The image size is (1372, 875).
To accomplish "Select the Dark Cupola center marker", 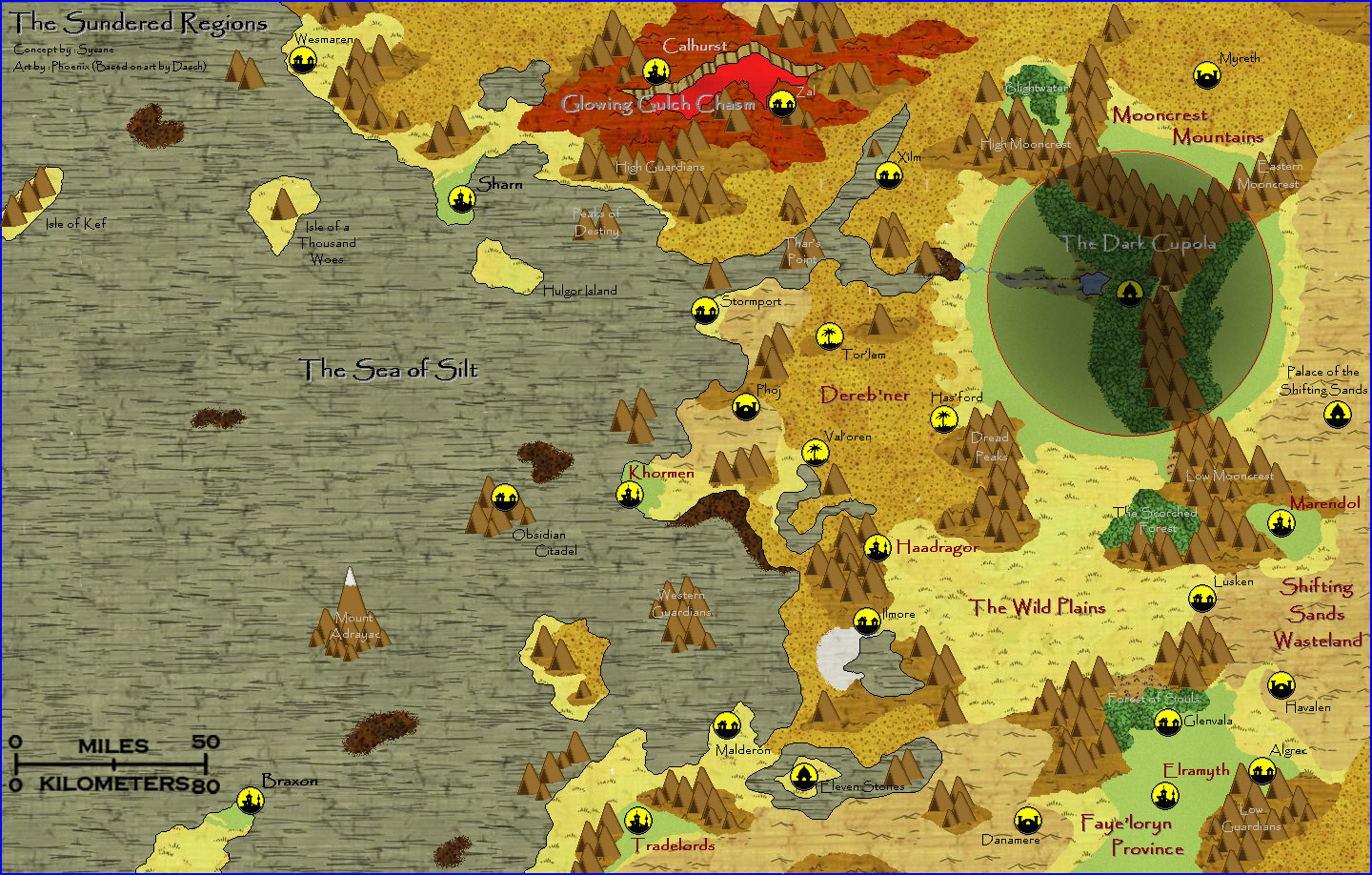I will 1129,293.
